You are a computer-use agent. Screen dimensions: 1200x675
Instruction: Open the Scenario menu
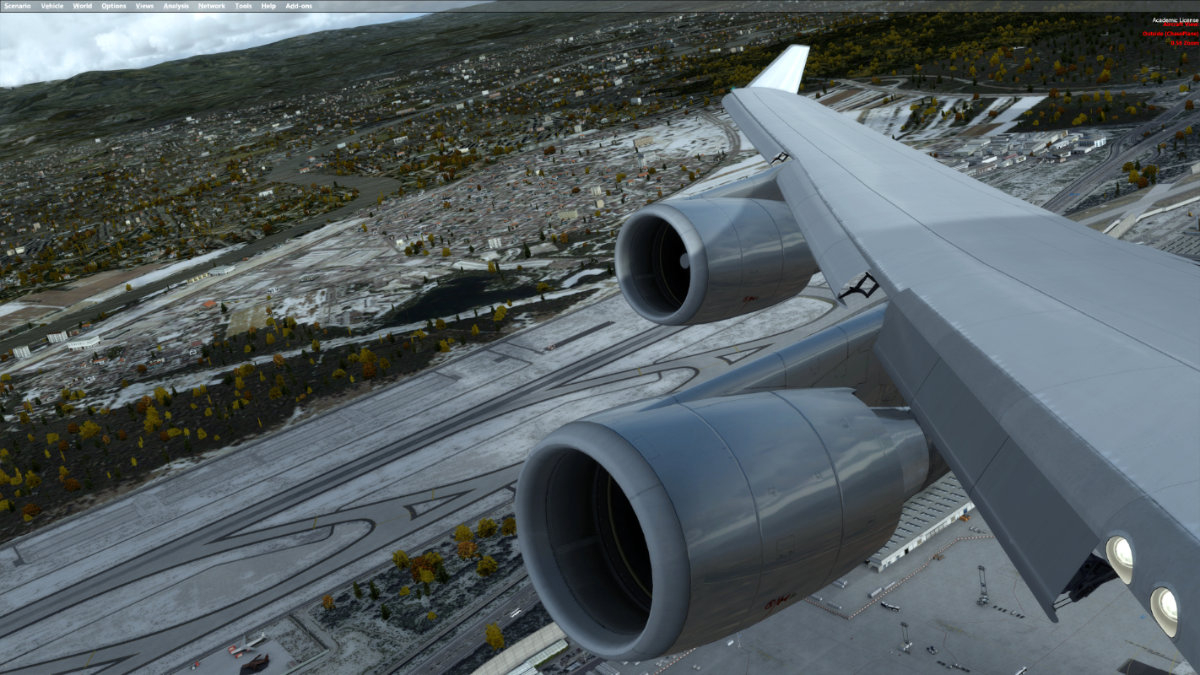click(17, 6)
